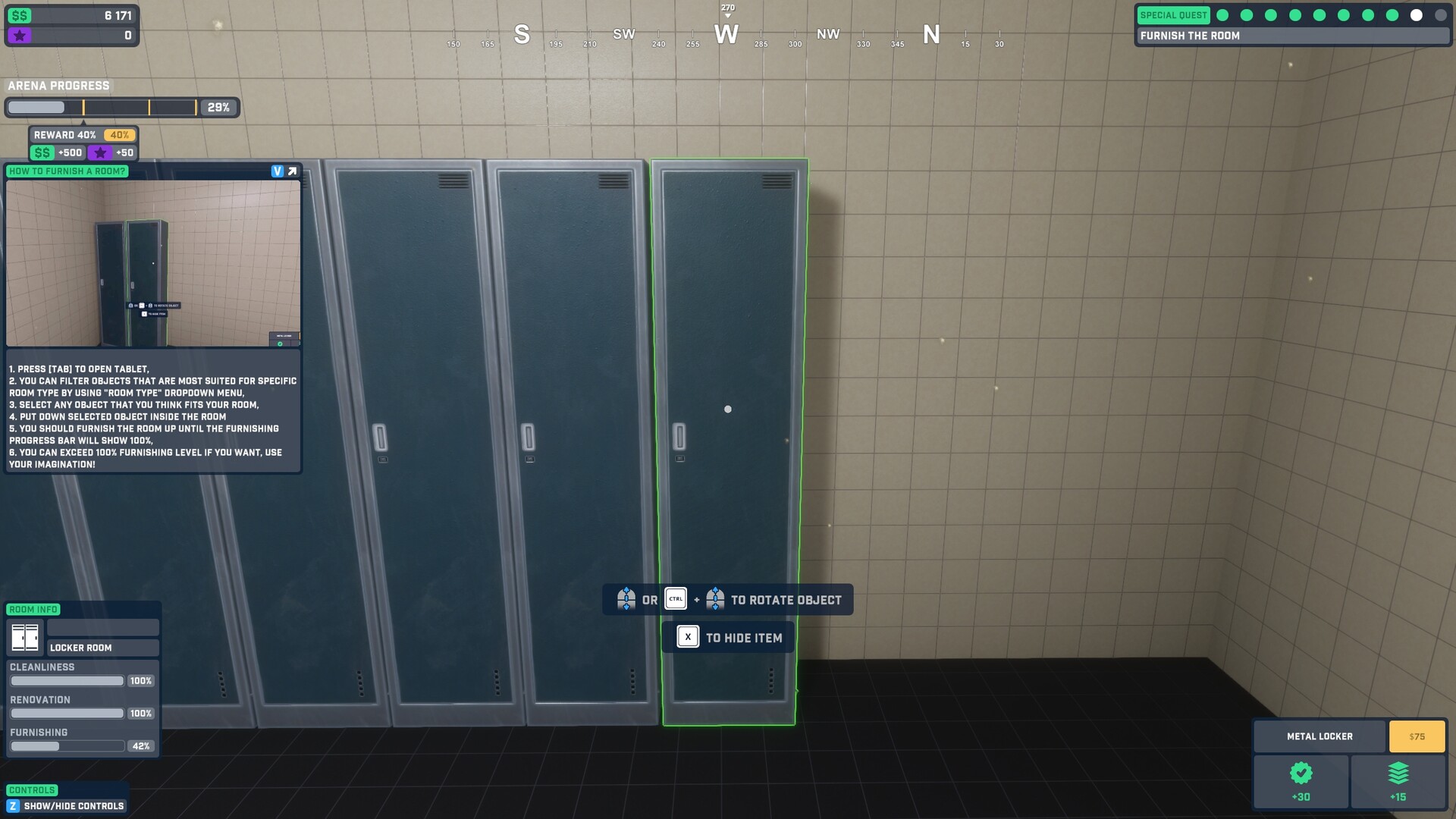
Task: Click the empty room name input field
Action: point(102,627)
